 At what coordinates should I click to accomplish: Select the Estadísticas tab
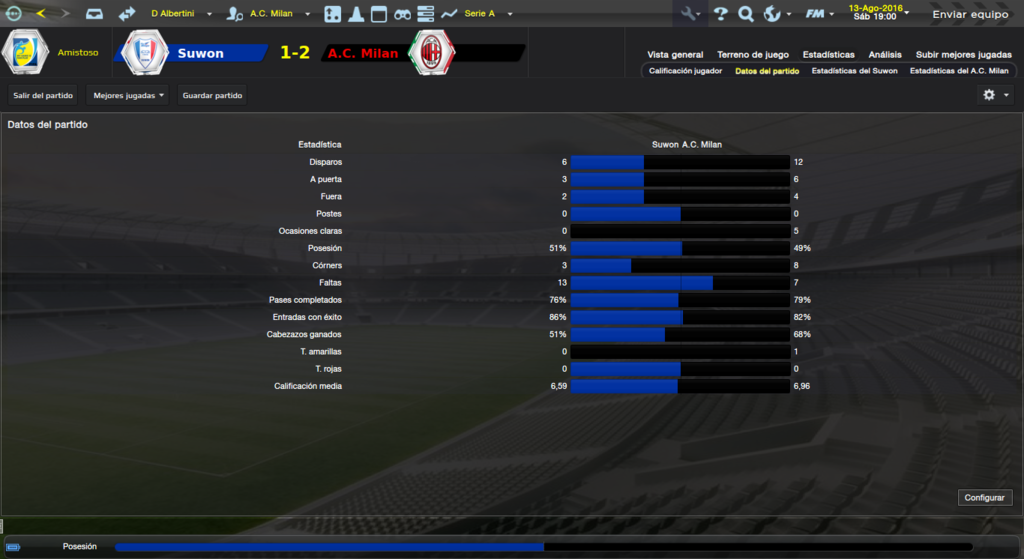[x=828, y=55]
